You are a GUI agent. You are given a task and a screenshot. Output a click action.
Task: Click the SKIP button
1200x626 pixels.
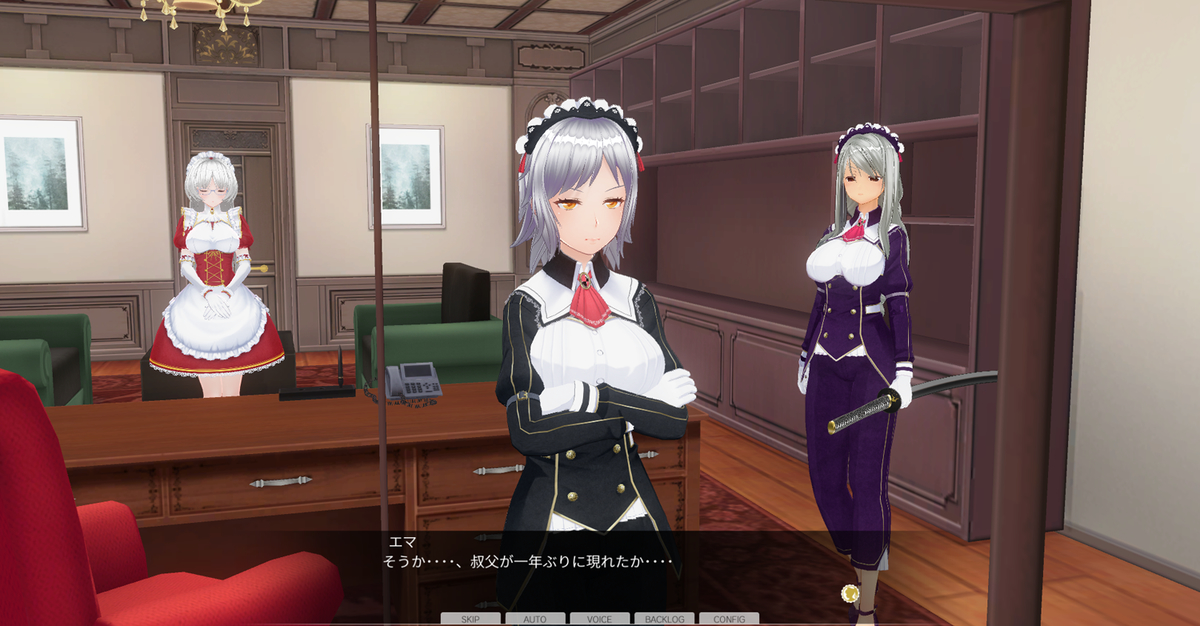pyautogui.click(x=471, y=619)
